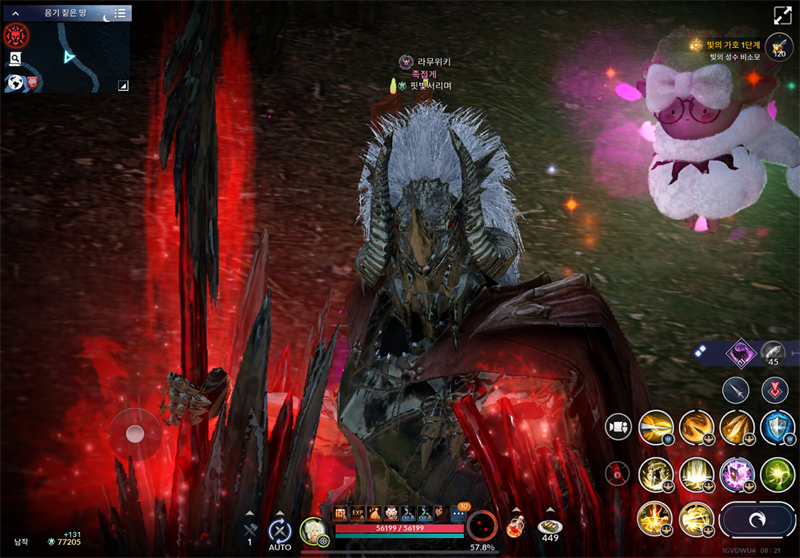The height and width of the screenshot is (558, 800).
Task: Select the spear weapon attack button
Action: [x=736, y=389]
